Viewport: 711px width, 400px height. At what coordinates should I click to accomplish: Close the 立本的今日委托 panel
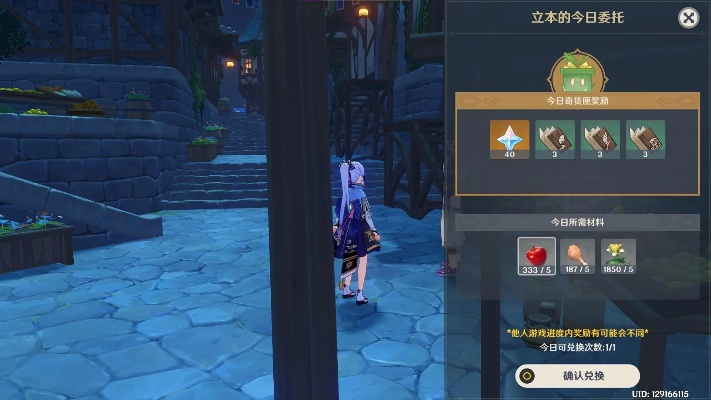(x=688, y=18)
